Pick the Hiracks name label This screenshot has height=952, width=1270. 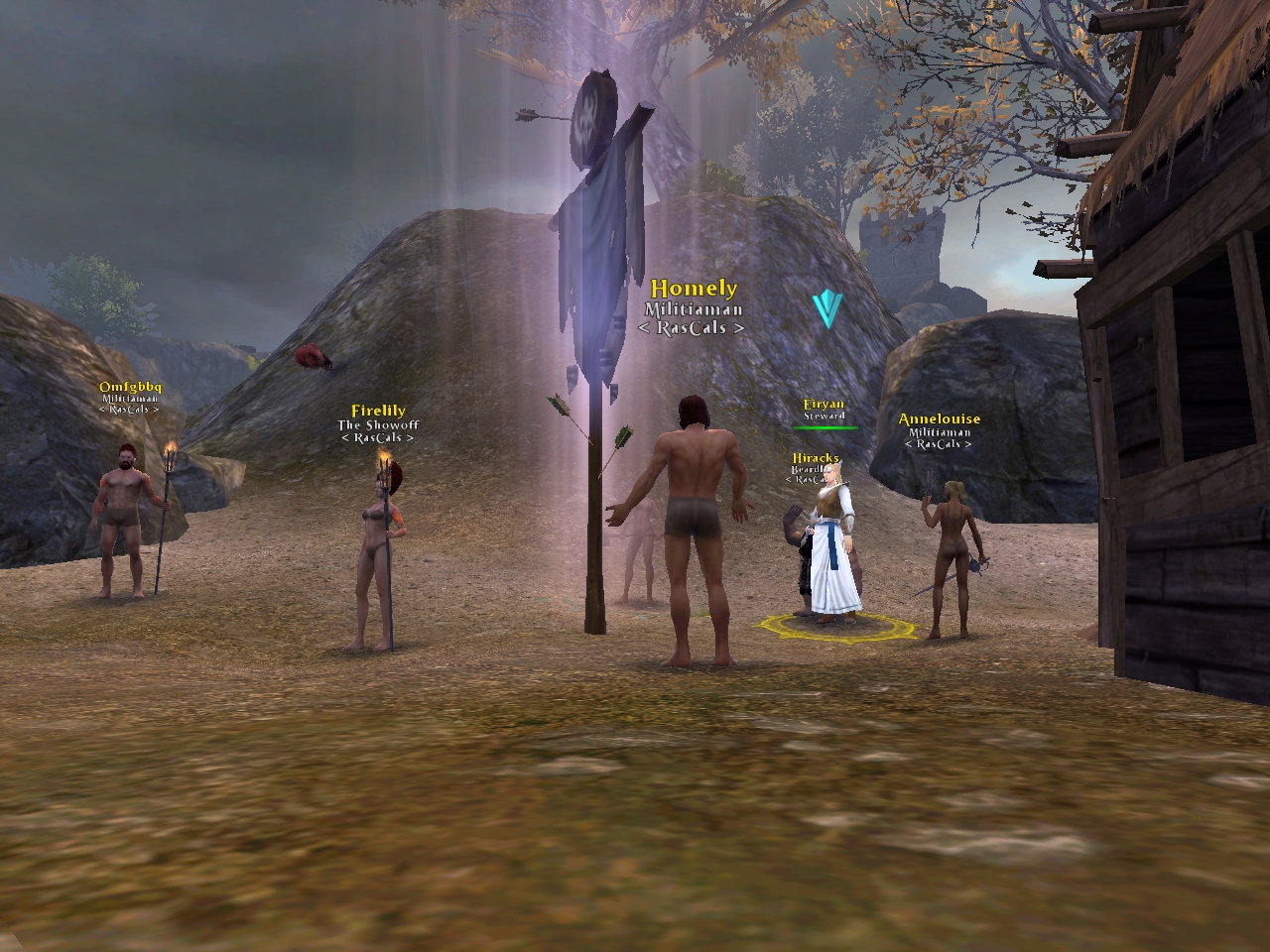tap(816, 458)
